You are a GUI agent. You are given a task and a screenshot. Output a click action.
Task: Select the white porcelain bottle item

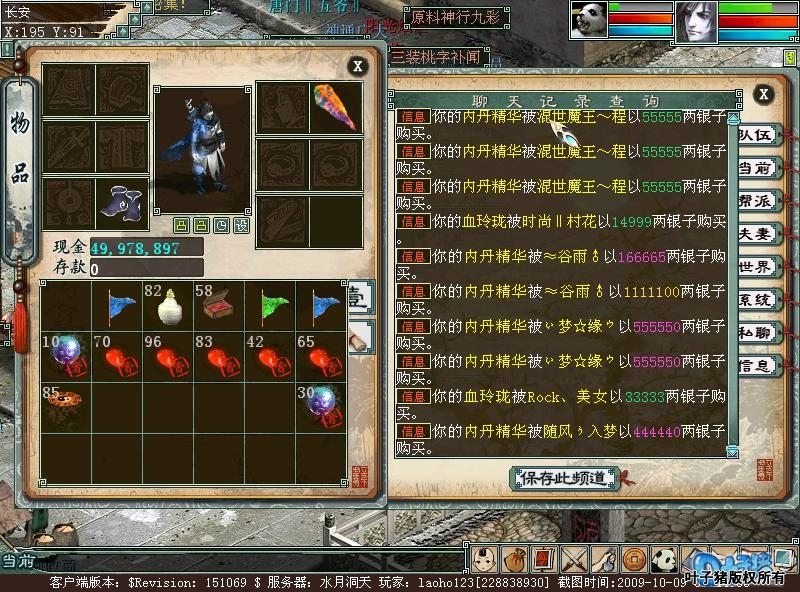(168, 306)
